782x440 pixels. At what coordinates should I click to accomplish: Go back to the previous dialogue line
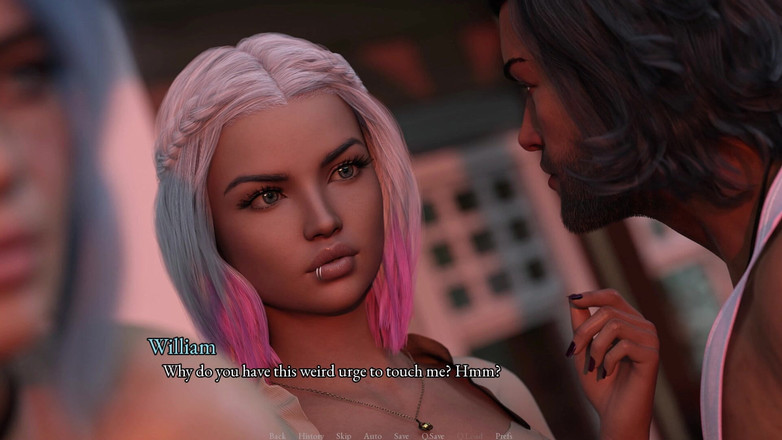pyautogui.click(x=277, y=436)
